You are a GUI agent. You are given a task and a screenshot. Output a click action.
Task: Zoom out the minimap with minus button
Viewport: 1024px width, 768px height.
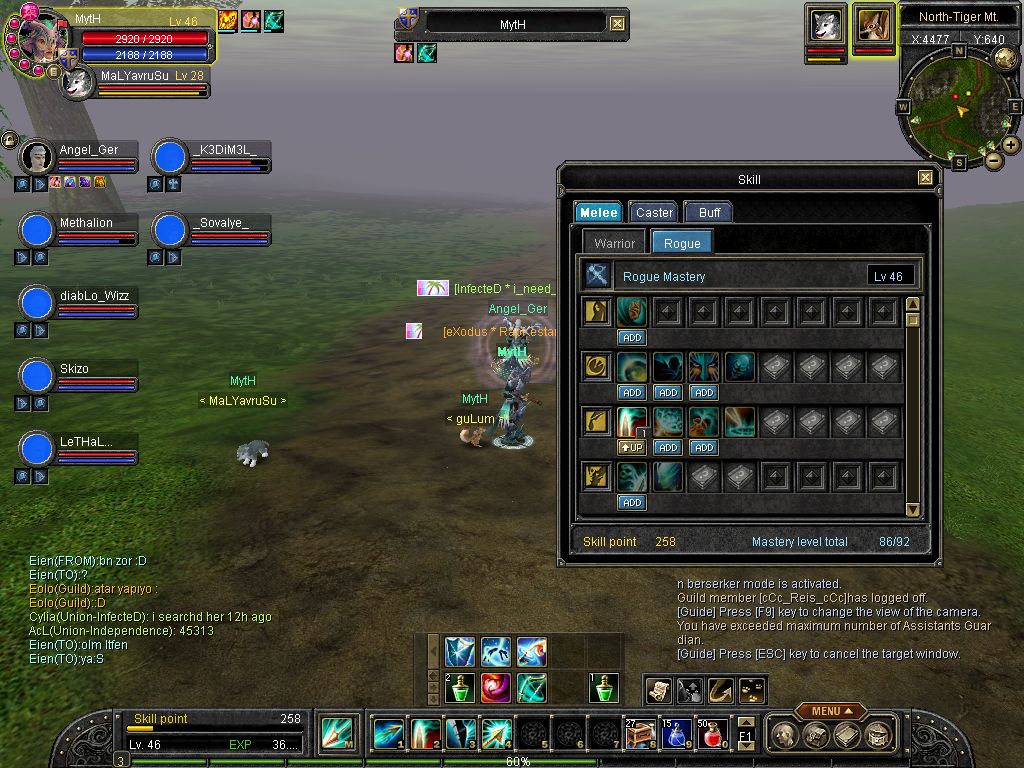(993, 160)
